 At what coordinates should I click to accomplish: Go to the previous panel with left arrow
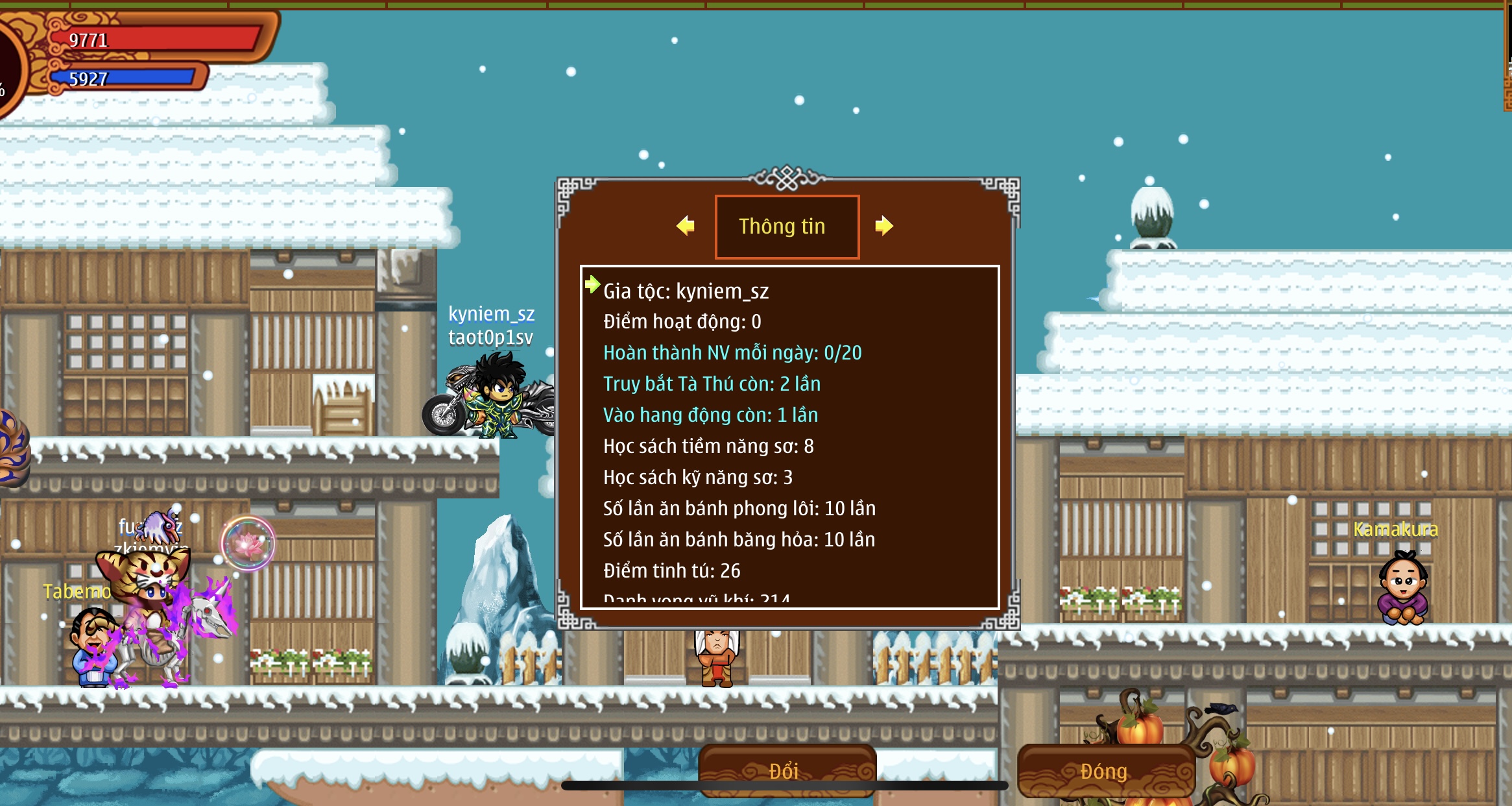pyautogui.click(x=685, y=226)
